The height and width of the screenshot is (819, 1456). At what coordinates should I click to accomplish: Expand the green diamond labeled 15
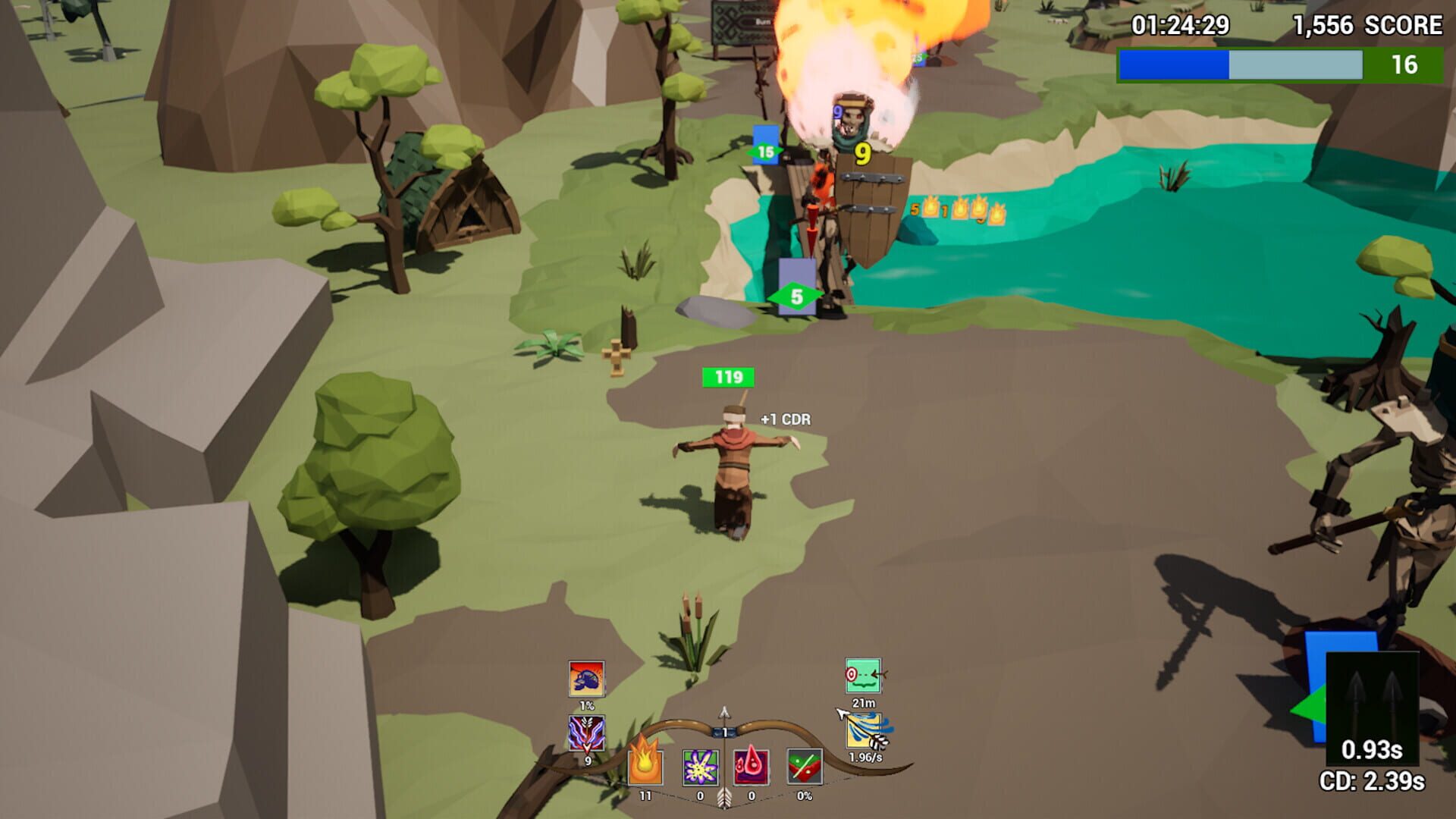point(766,151)
